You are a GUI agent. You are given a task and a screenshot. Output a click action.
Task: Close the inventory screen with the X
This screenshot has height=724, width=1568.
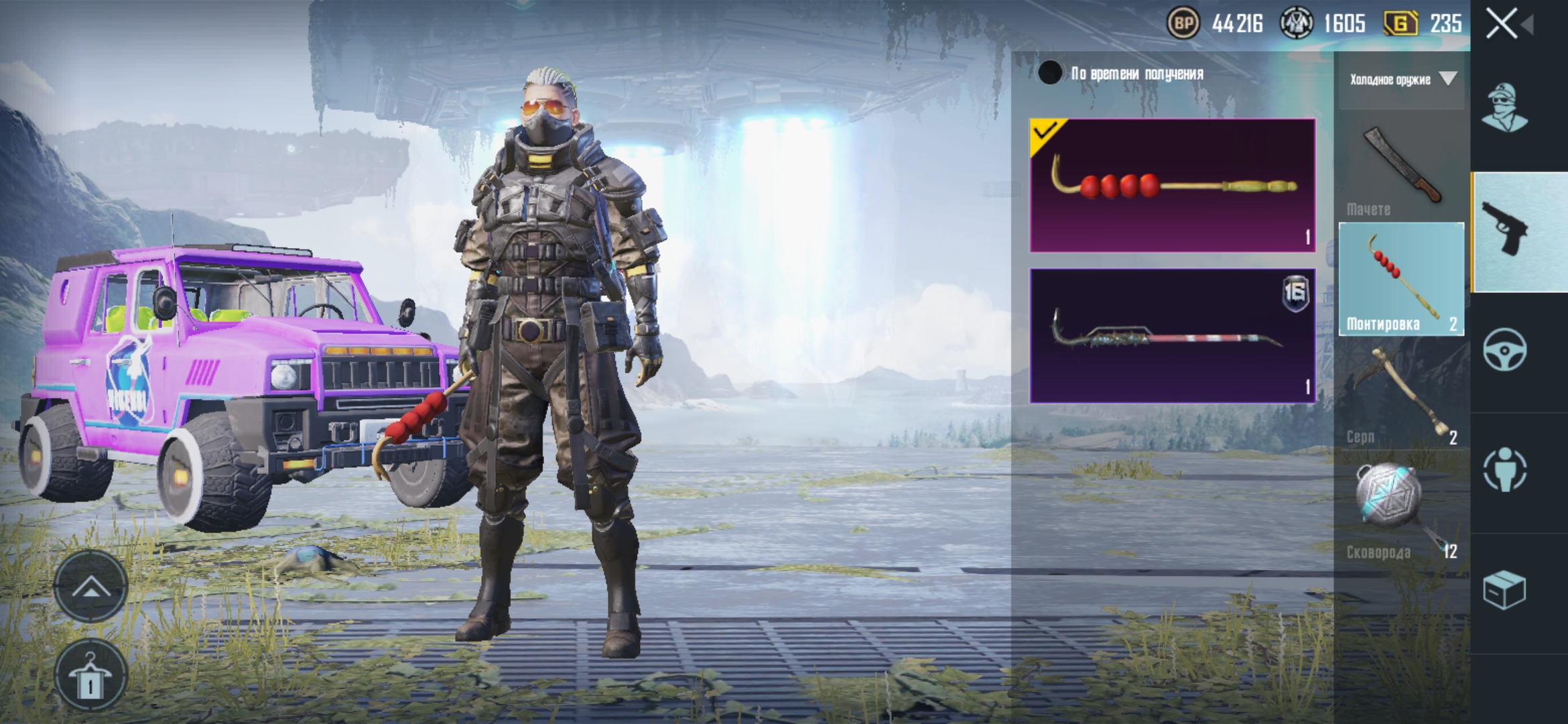(x=1502, y=24)
